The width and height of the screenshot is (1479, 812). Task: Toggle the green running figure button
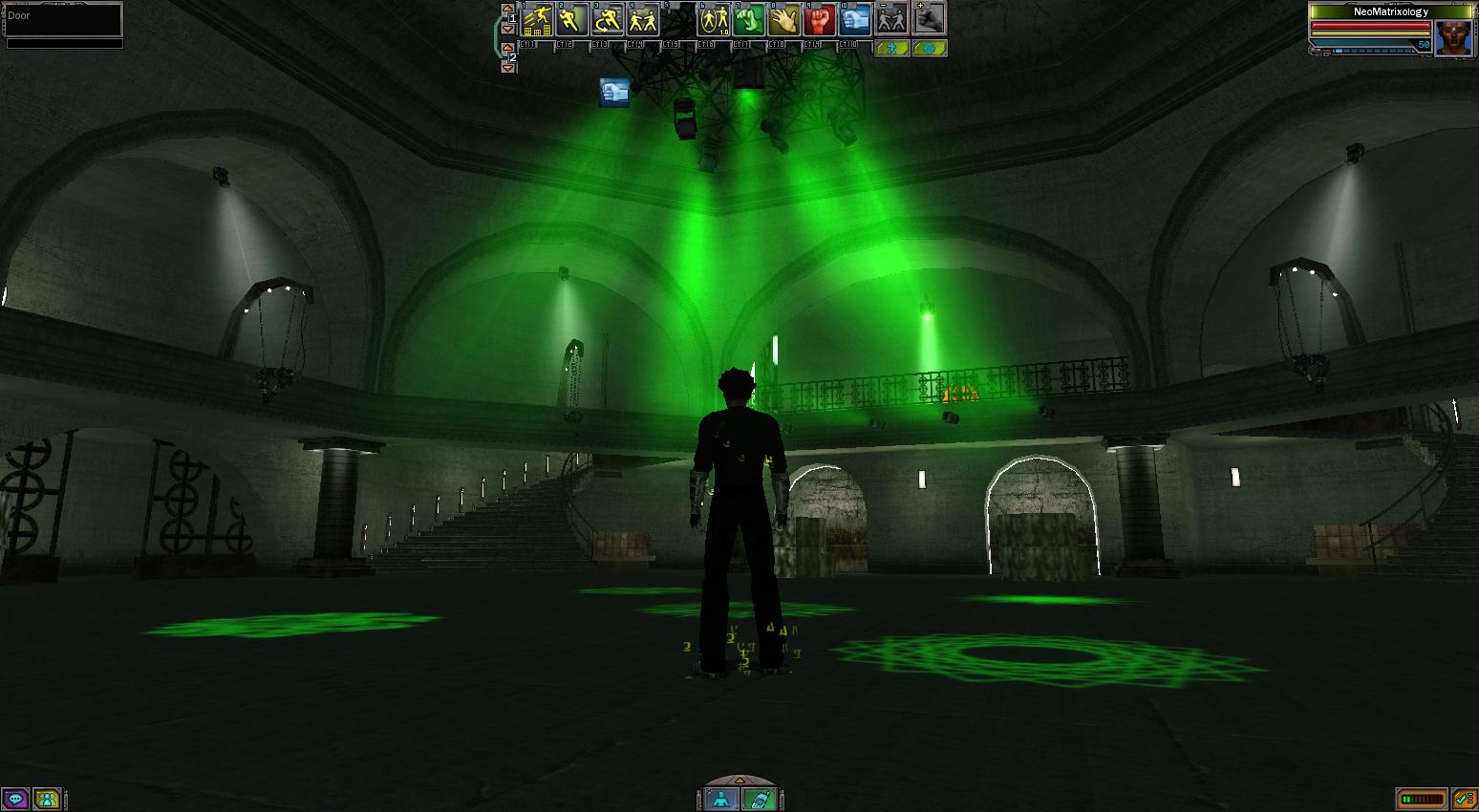coord(892,48)
